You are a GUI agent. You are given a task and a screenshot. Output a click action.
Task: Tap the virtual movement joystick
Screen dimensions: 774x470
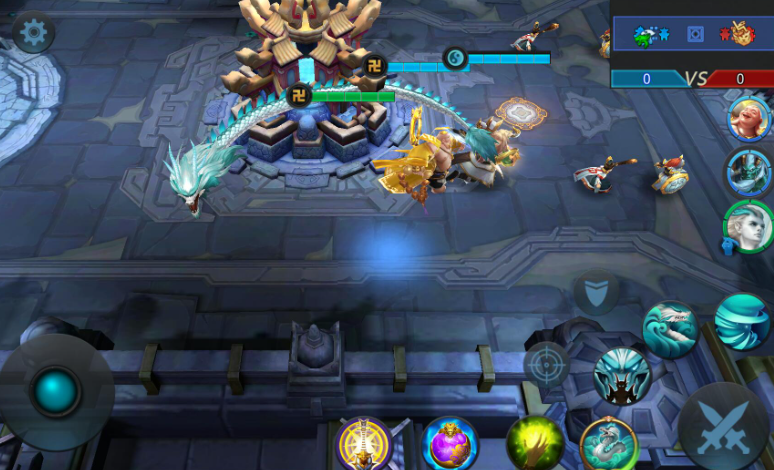(x=55, y=390)
